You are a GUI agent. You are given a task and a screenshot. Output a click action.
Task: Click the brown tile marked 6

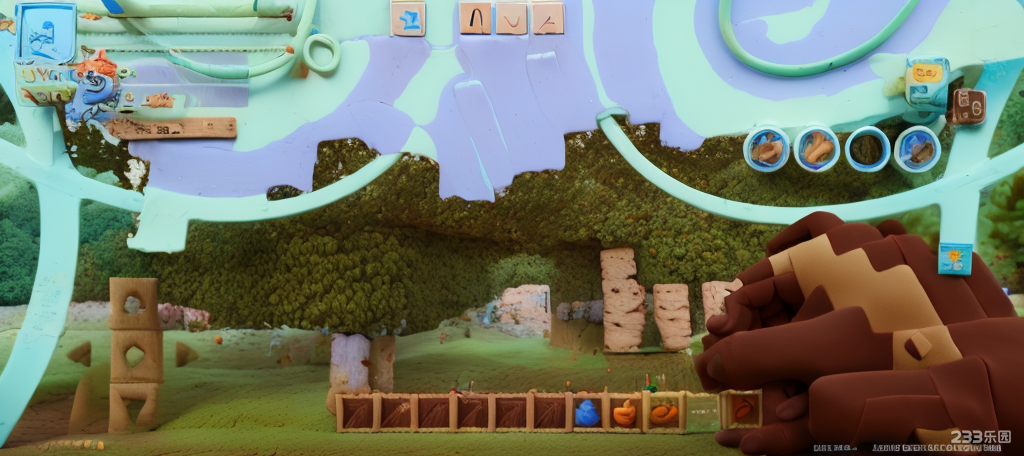click(x=967, y=105)
